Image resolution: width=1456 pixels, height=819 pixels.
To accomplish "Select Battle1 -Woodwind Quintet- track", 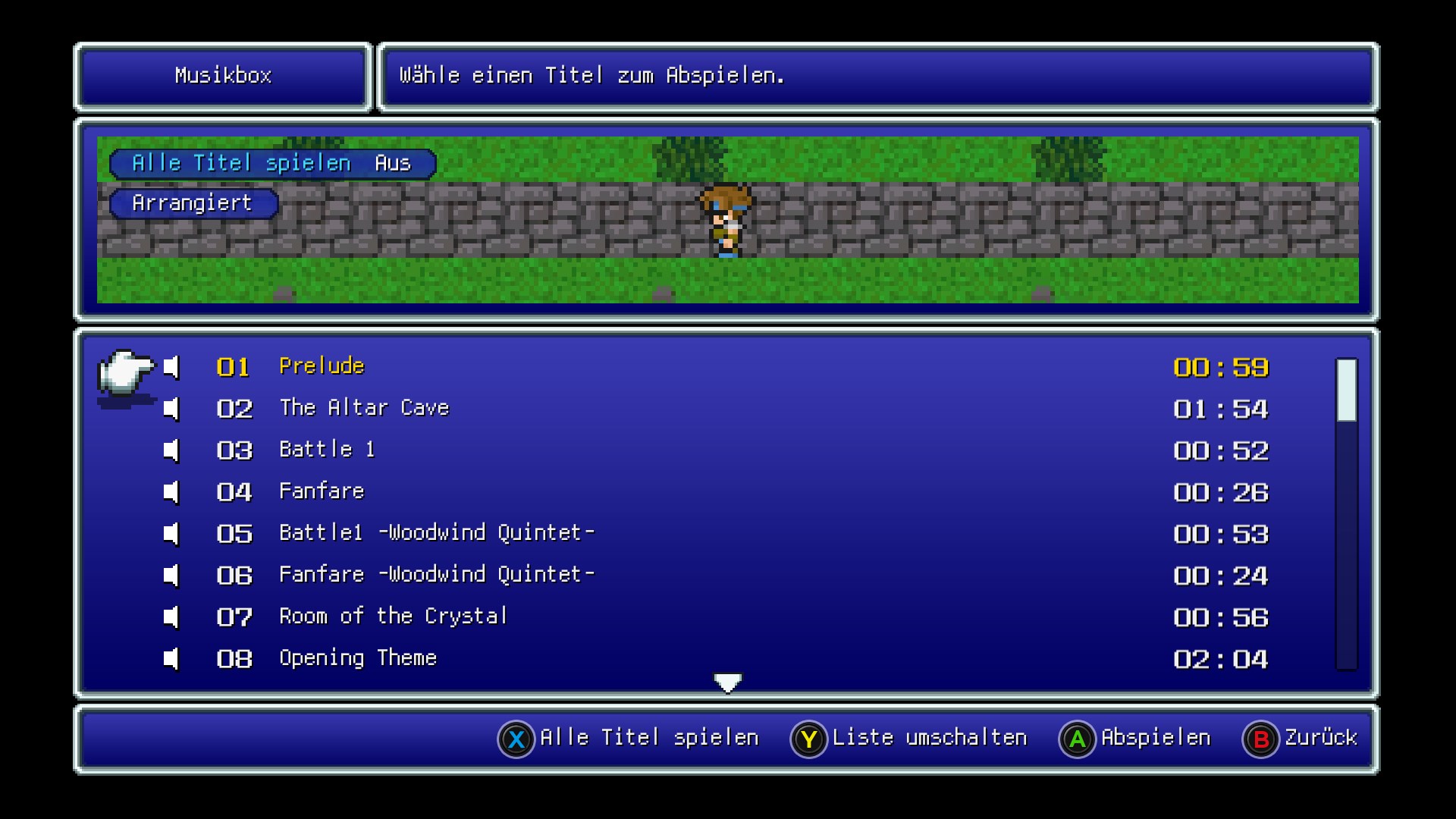I will point(436,534).
